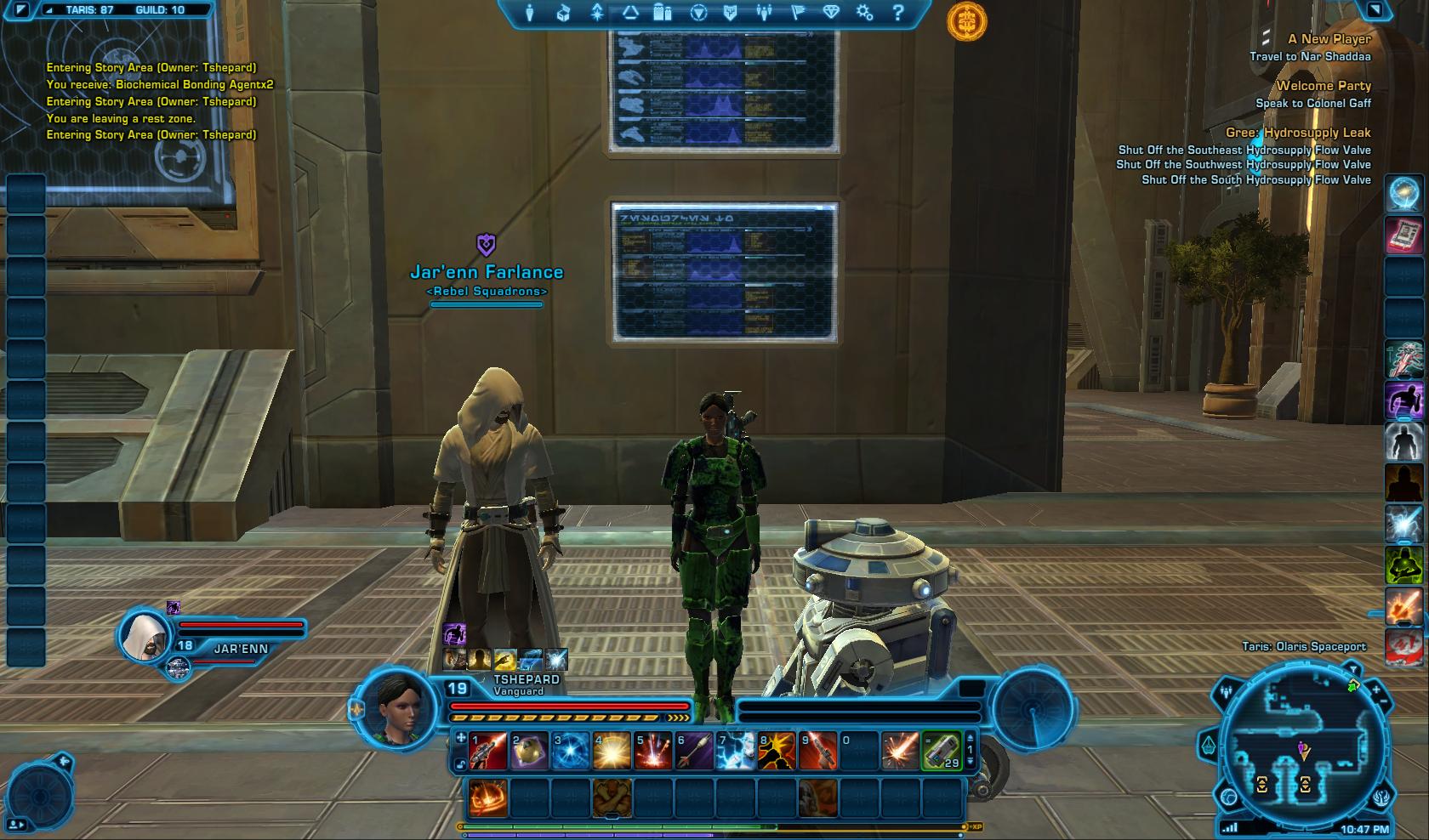Viewport: 1429px width, 840px height.
Task: Select the Welcome Party quest tracker entry
Action: 1323,86
